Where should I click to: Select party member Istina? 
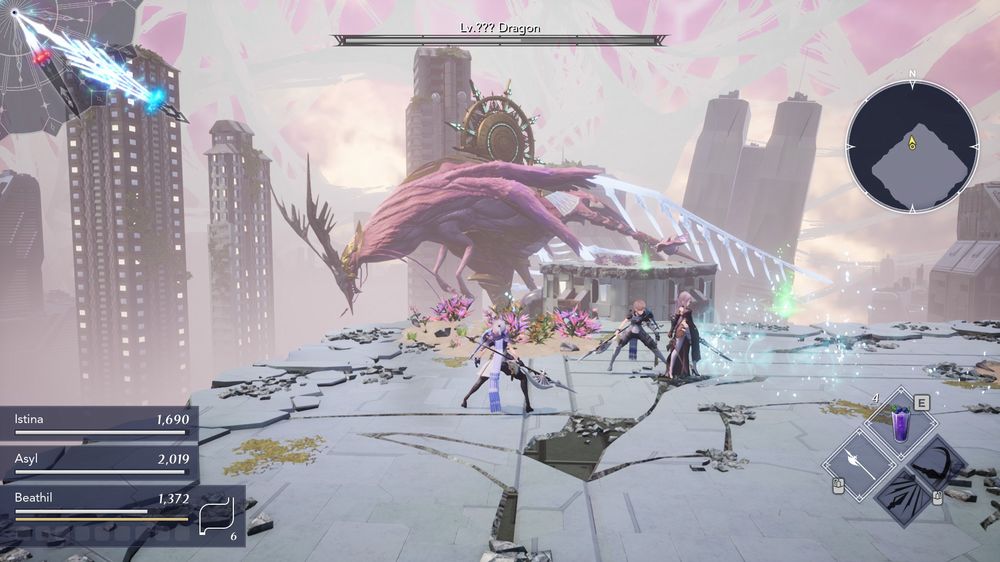tap(100, 423)
